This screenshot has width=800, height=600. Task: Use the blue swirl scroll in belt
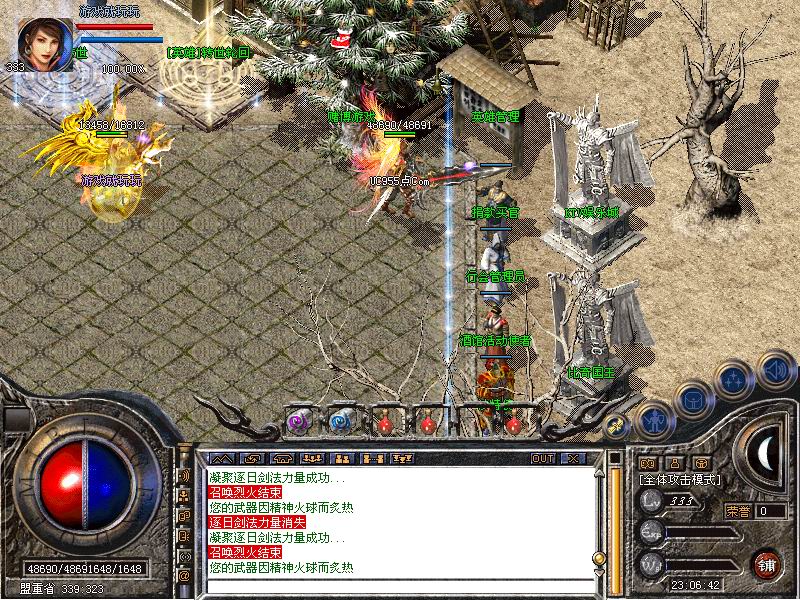340,421
